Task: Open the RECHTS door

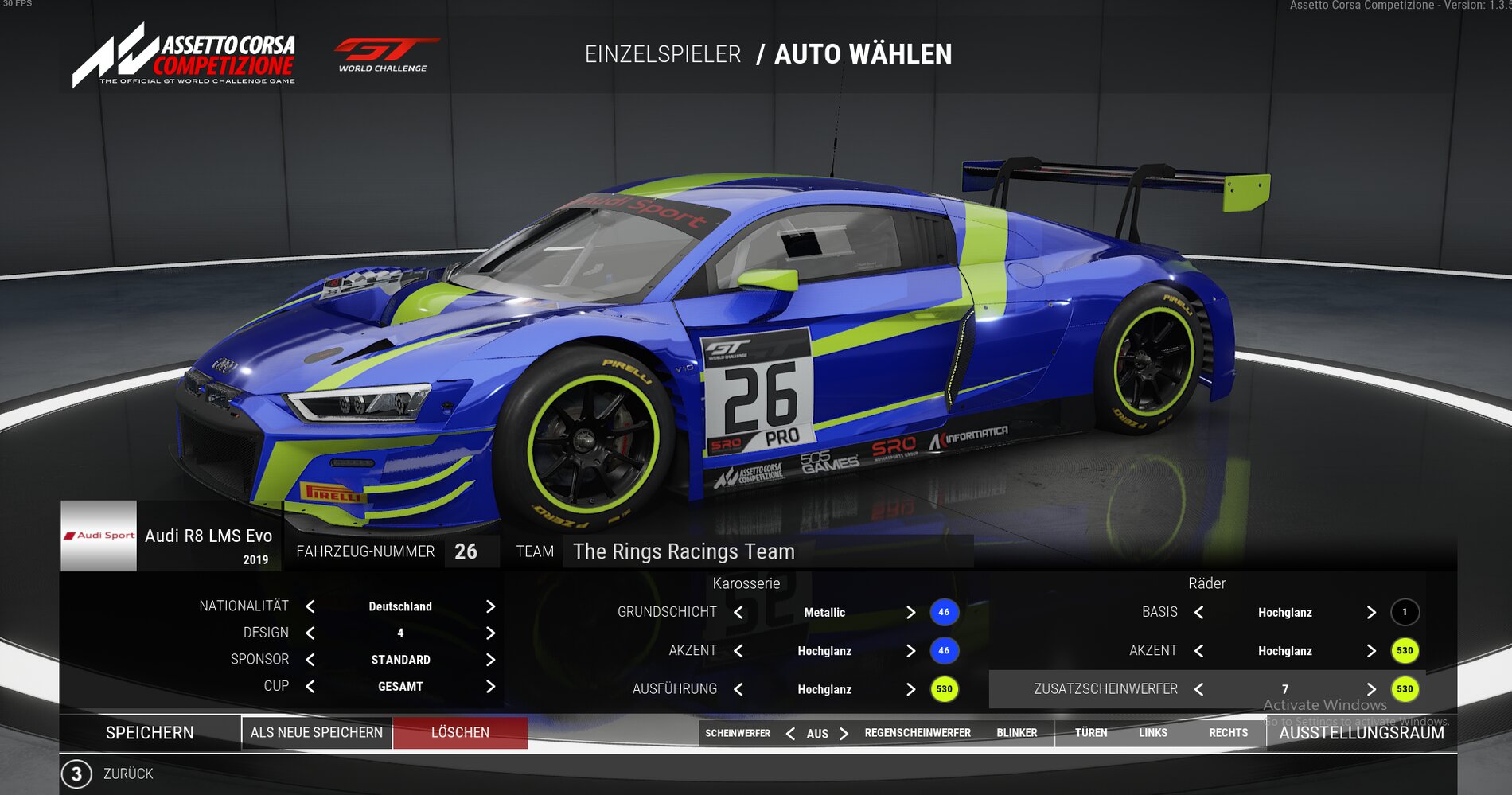Action: pos(1228,733)
